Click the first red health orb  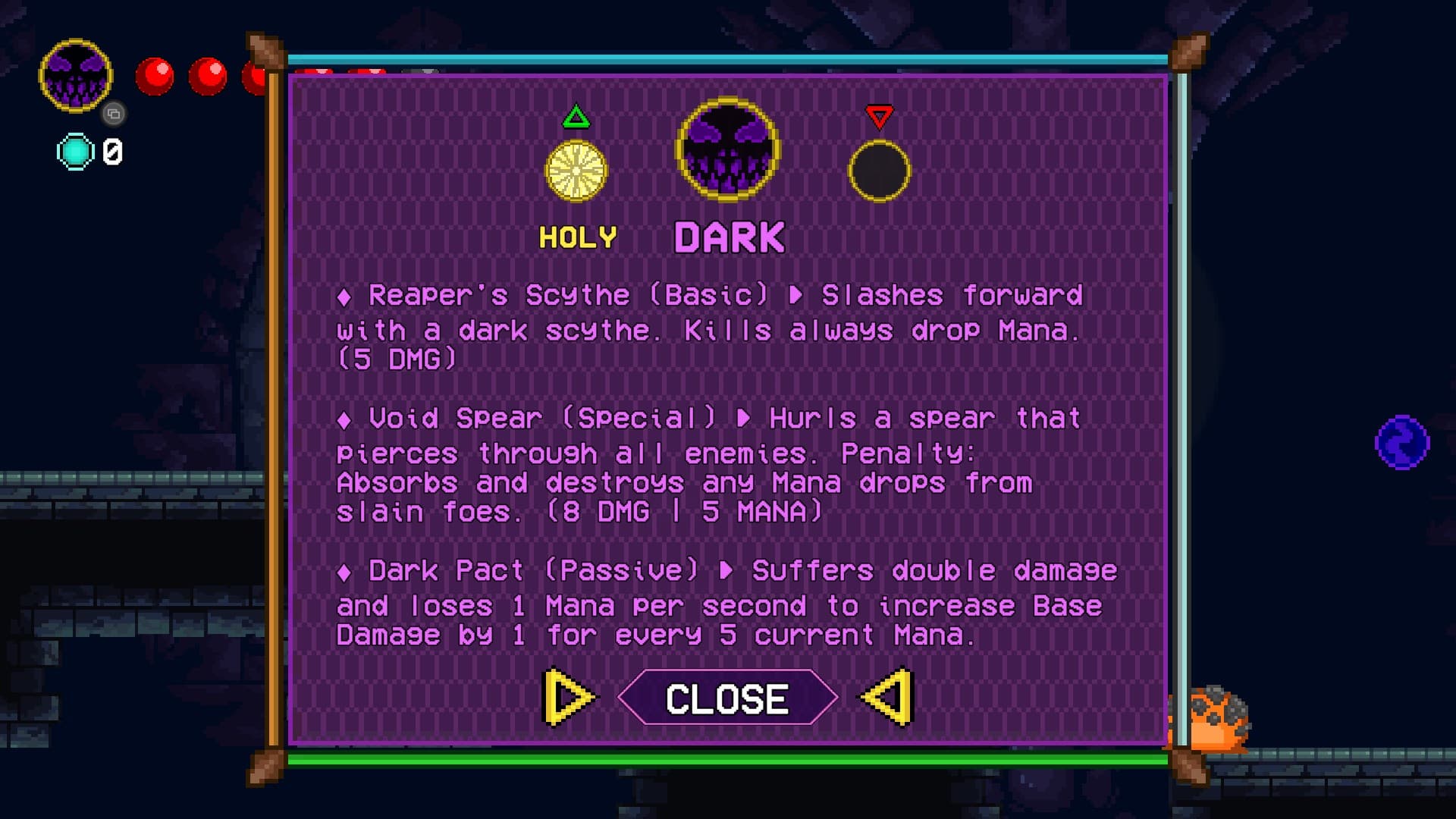(157, 74)
